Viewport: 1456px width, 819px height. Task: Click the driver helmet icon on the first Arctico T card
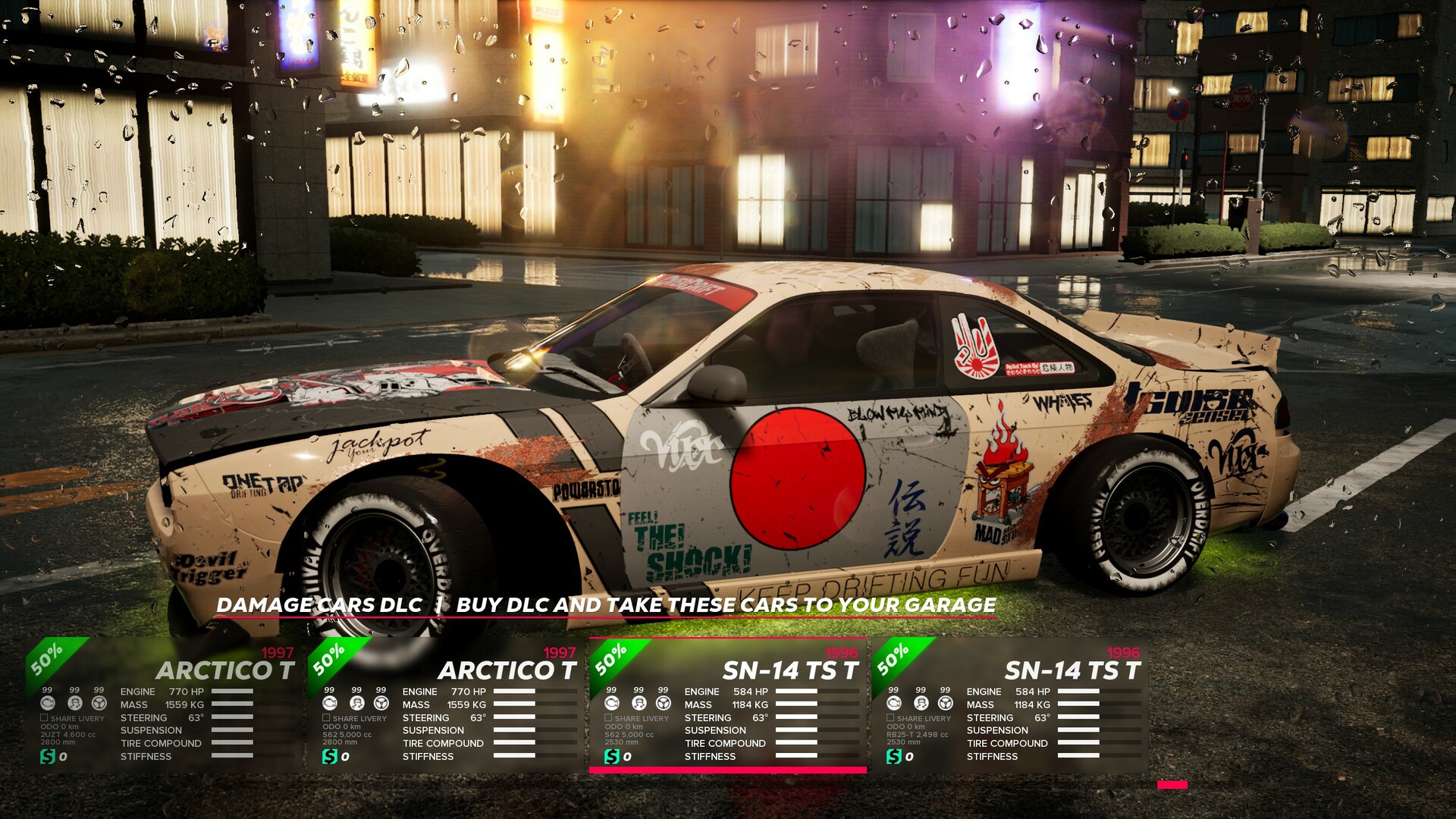point(76,703)
